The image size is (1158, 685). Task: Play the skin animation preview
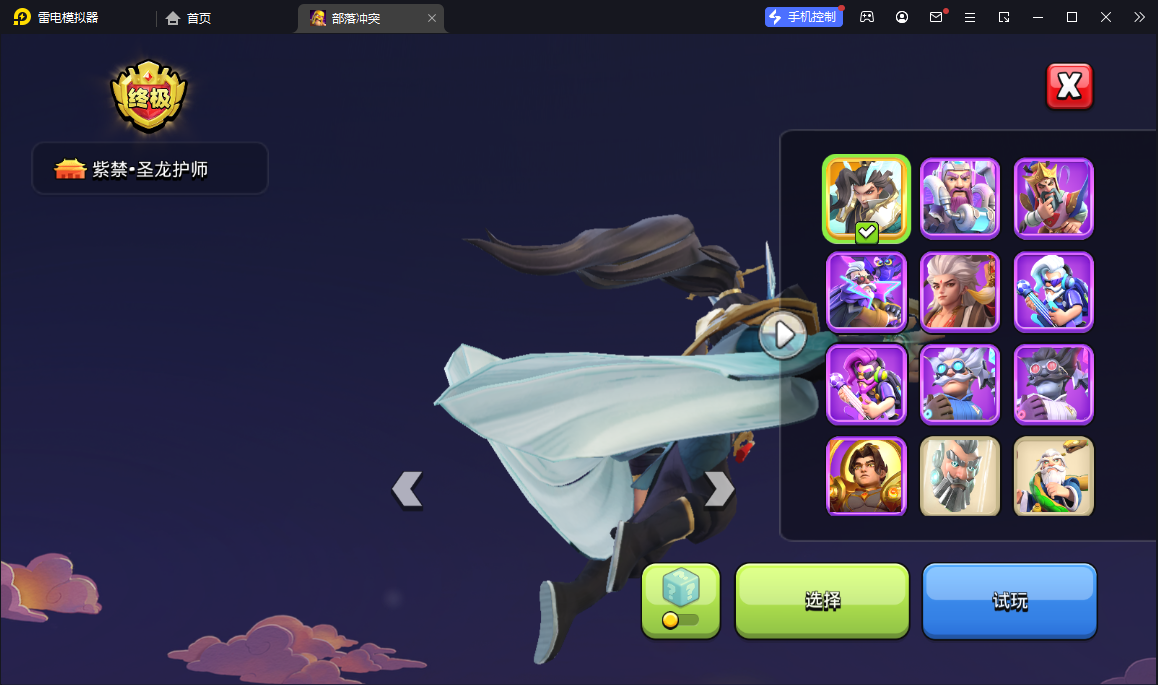click(782, 334)
